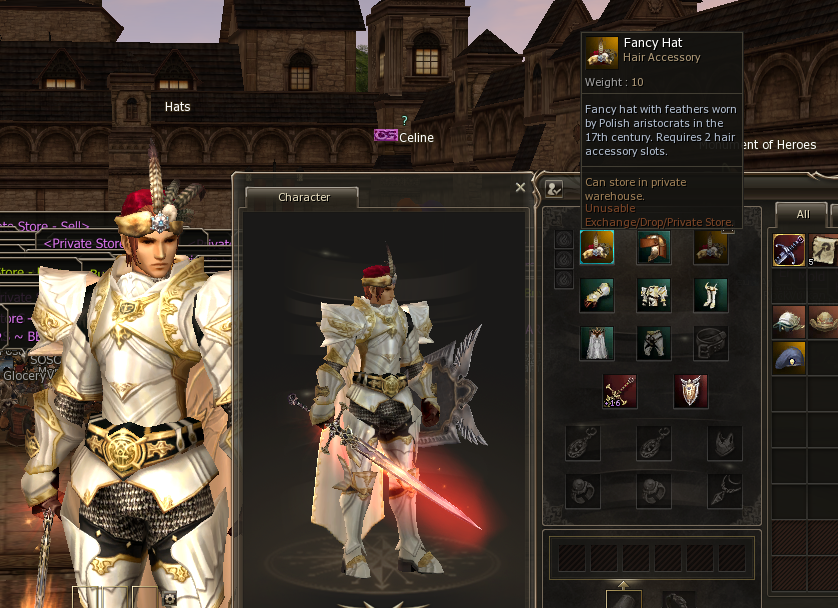The width and height of the screenshot is (838, 608).
Task: Click the empty belt equipment slot
Action: pos(711,343)
